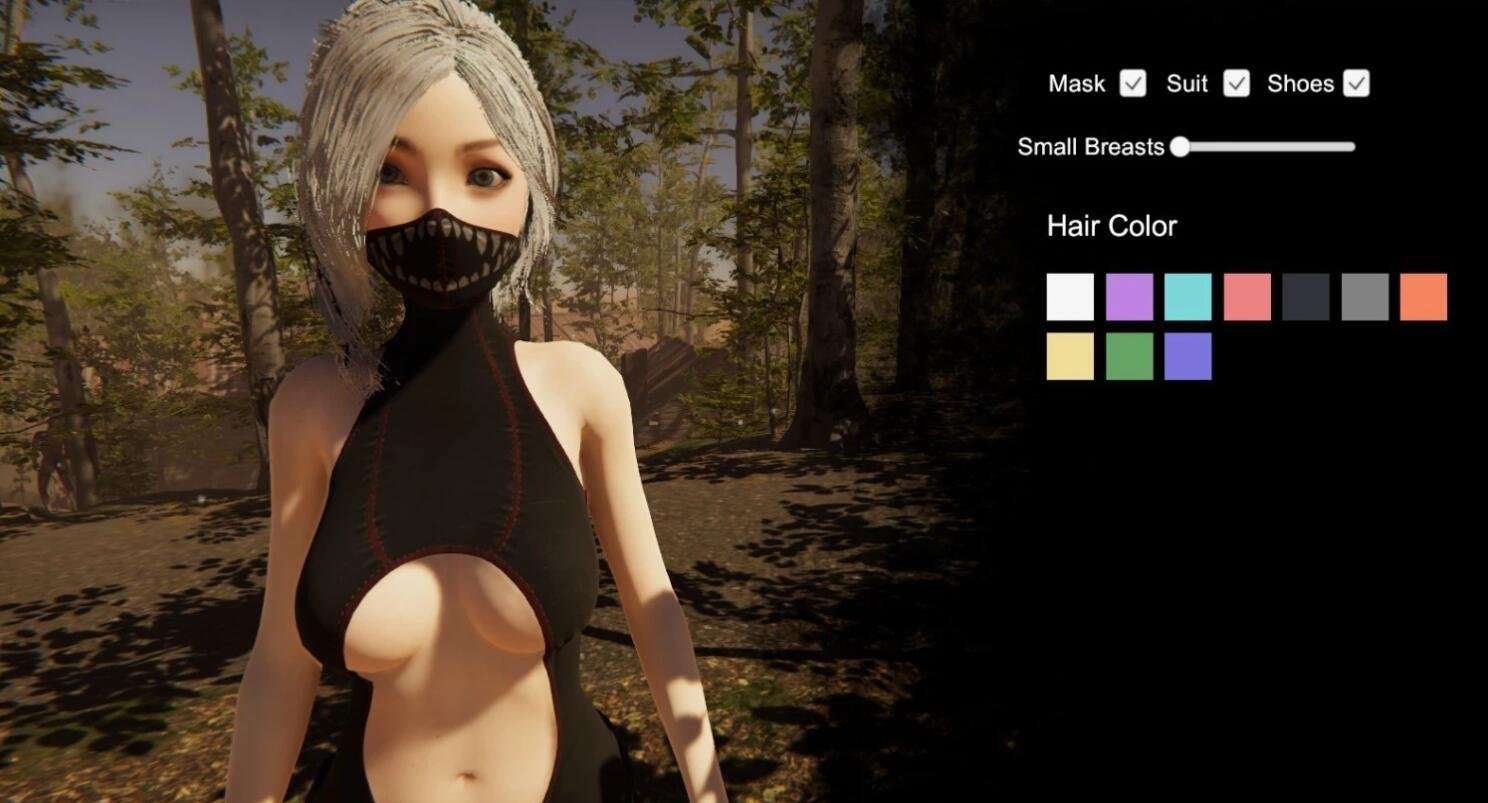
Task: Click the Hair Color heading
Action: pyautogui.click(x=1111, y=226)
